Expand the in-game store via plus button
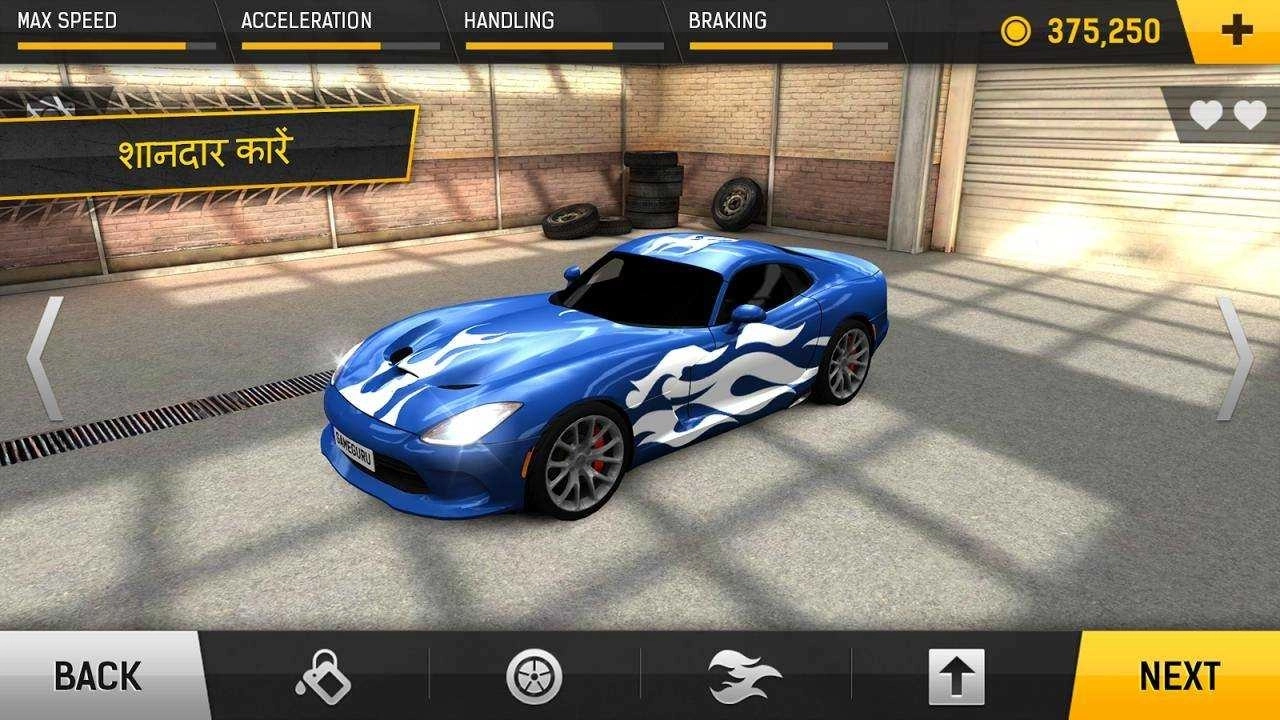The image size is (1280, 720). pos(1240,29)
